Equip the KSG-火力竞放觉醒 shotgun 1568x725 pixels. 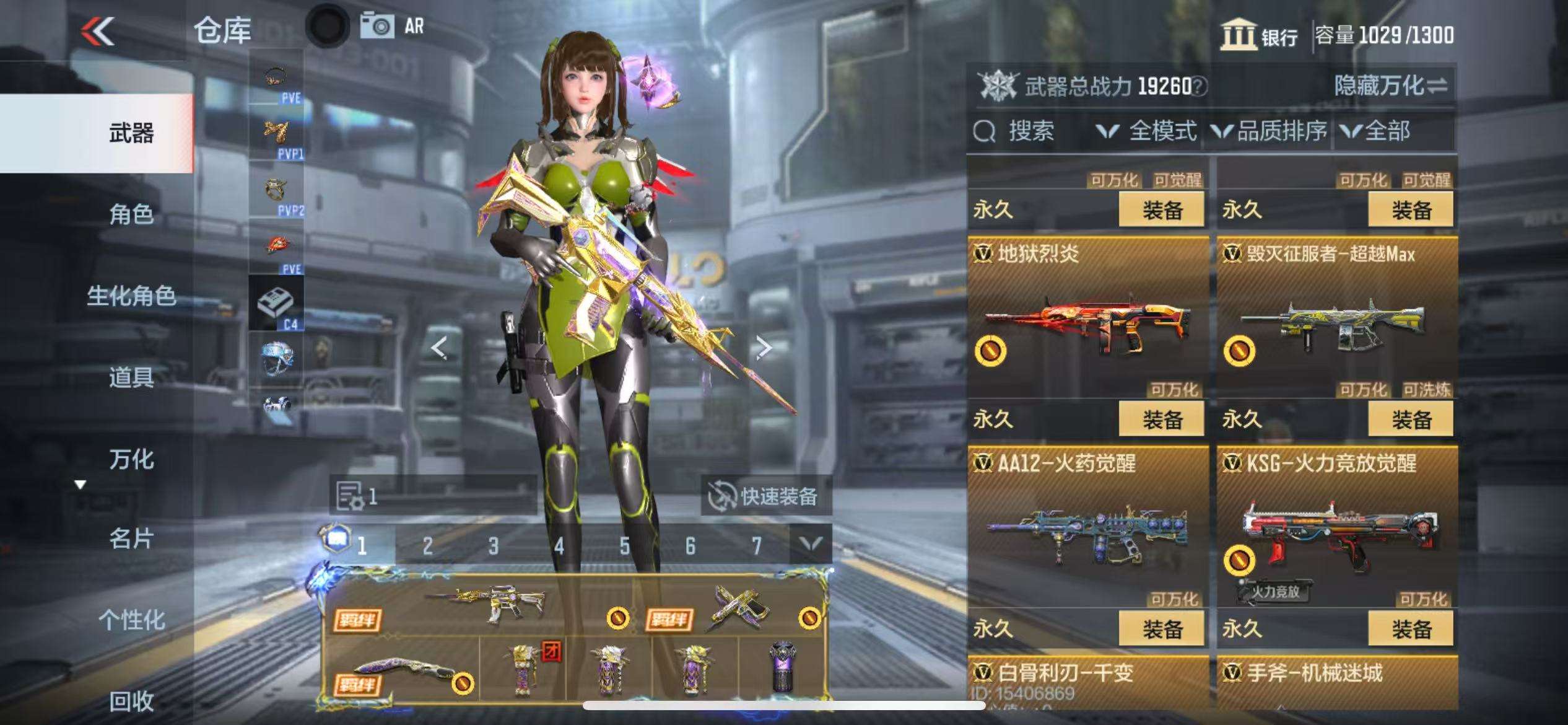click(x=1411, y=629)
